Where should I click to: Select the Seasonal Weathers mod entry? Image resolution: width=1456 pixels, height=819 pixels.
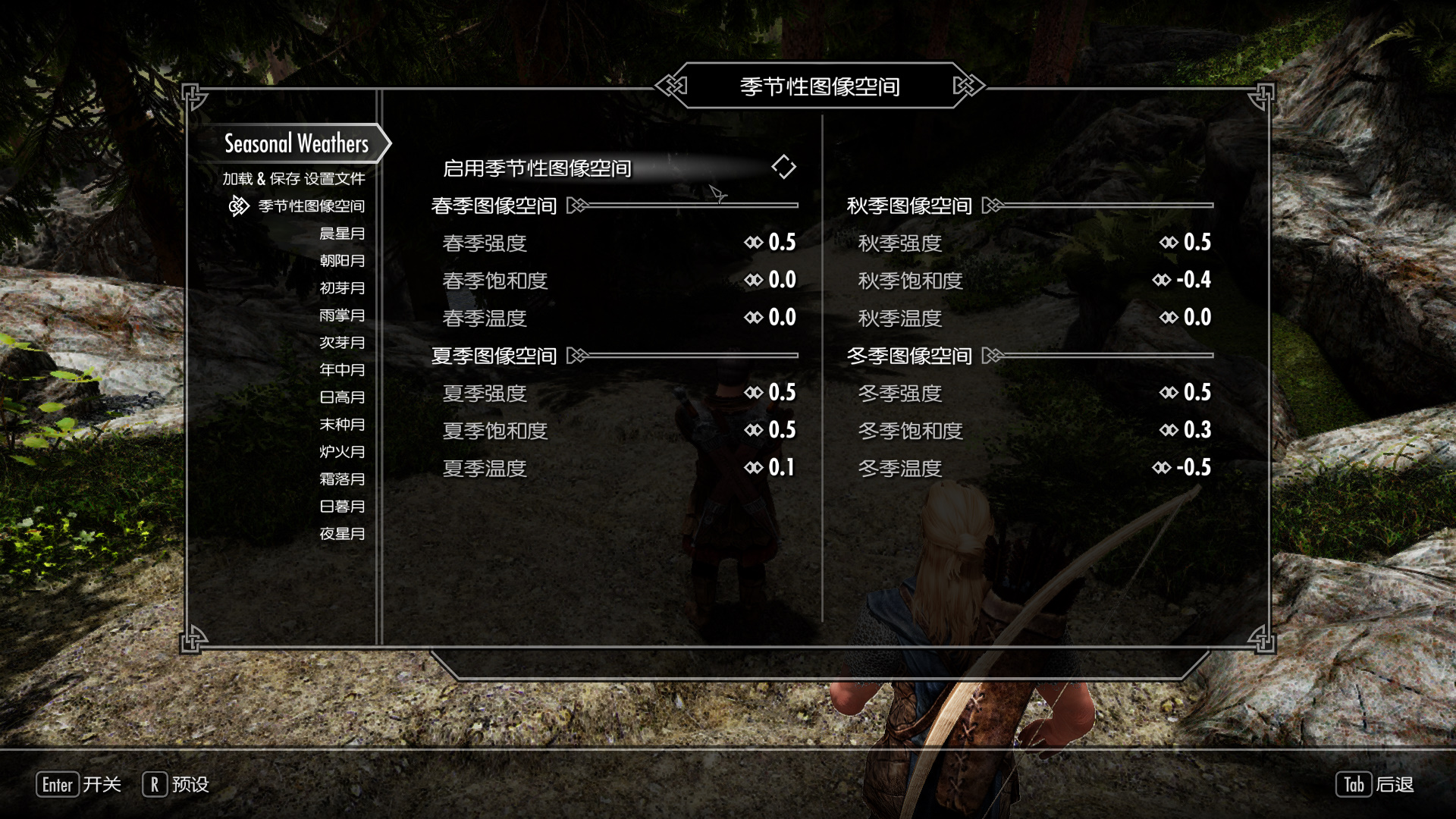tap(296, 144)
